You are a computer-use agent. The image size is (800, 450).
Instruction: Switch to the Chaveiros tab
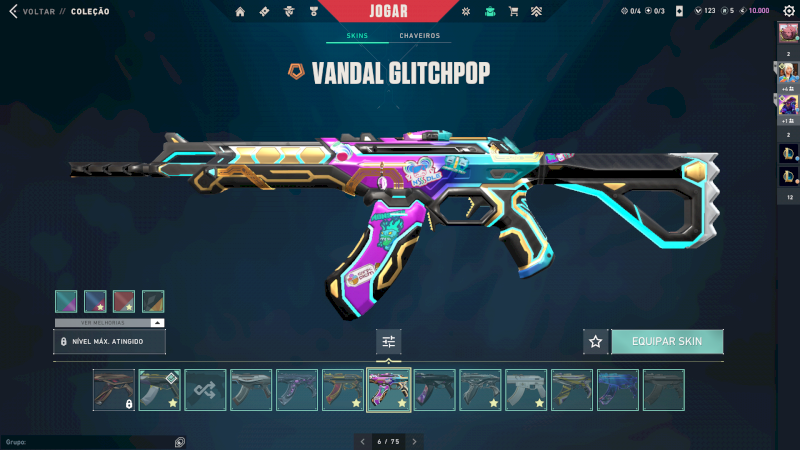coord(419,36)
